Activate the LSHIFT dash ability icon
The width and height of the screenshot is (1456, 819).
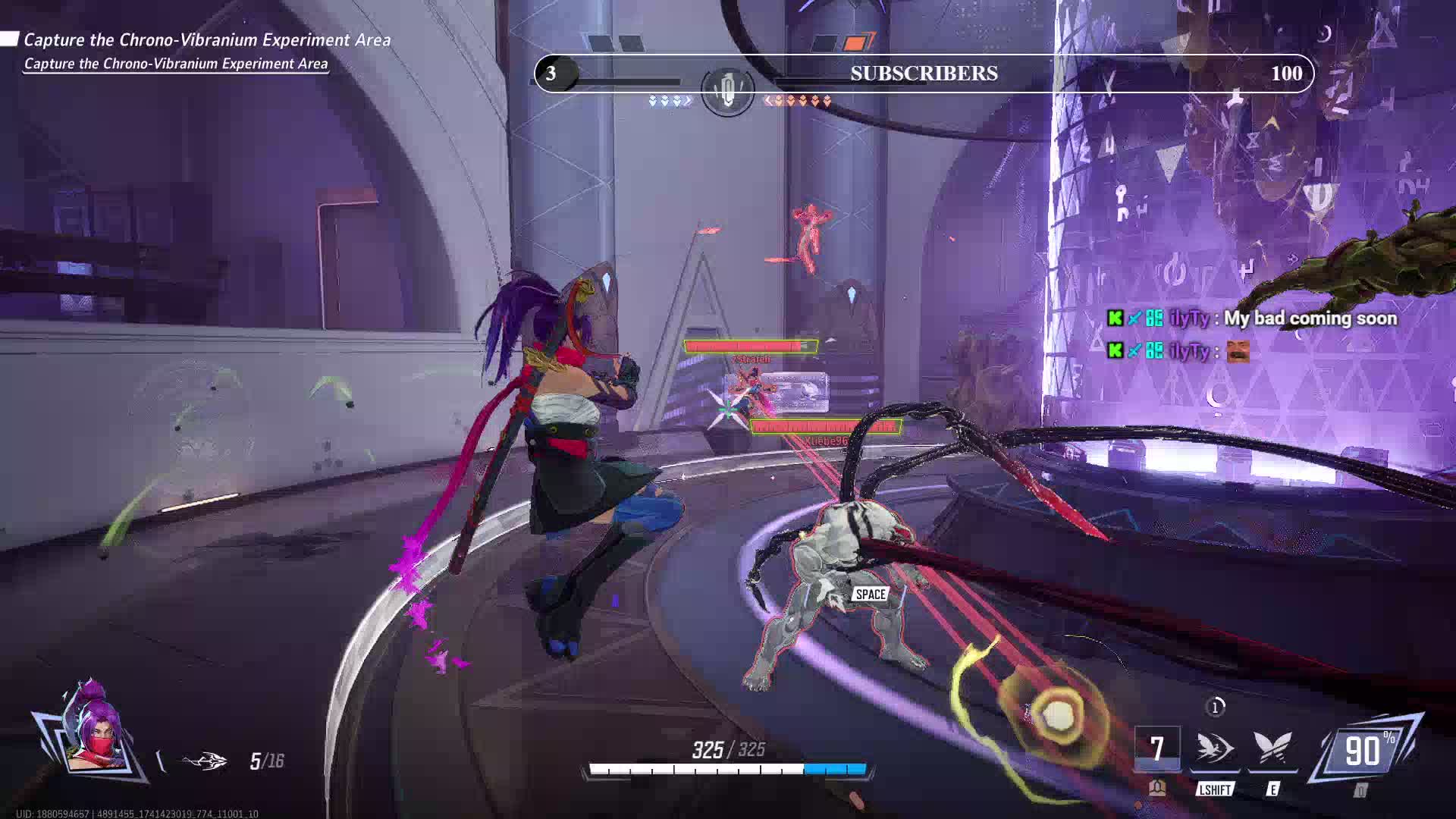click(1214, 748)
